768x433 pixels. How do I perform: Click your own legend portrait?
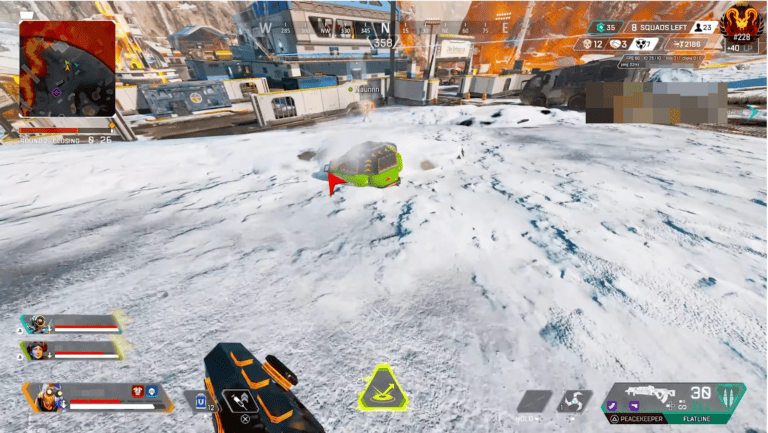[45, 397]
